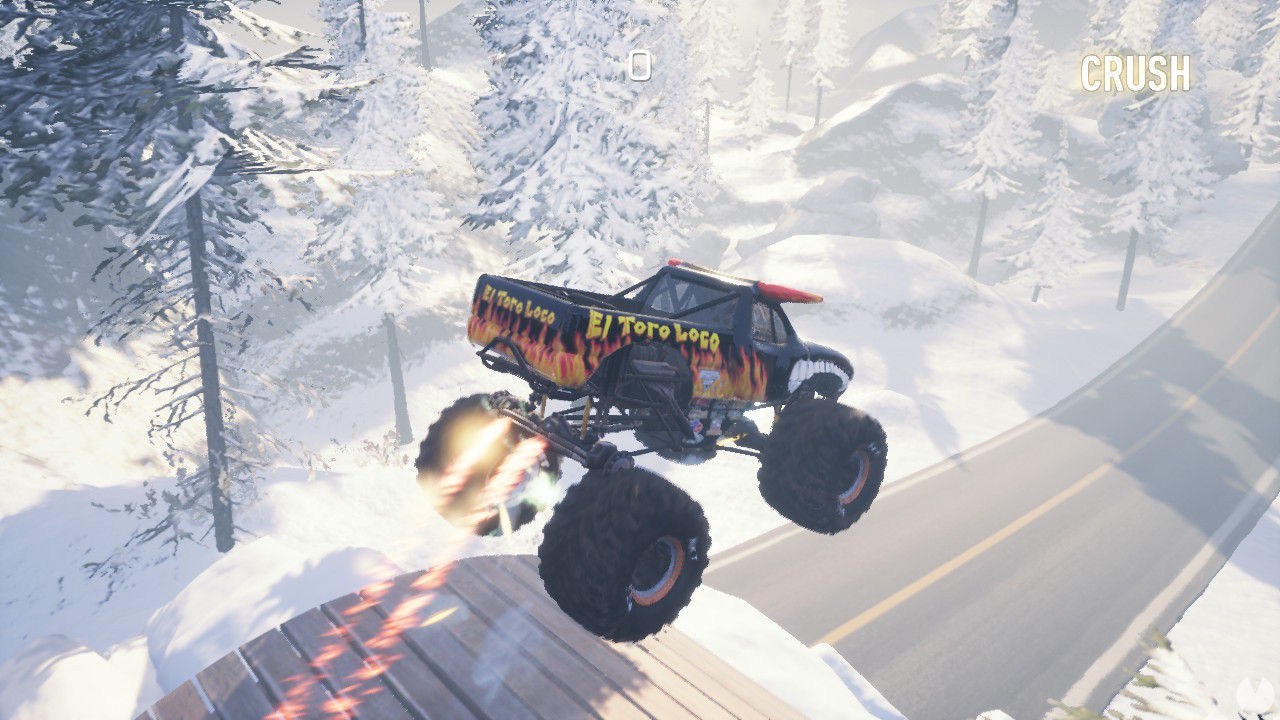Click the El Toro Loco lettering near the cab
The width and height of the screenshot is (1280, 720).
tap(657, 325)
